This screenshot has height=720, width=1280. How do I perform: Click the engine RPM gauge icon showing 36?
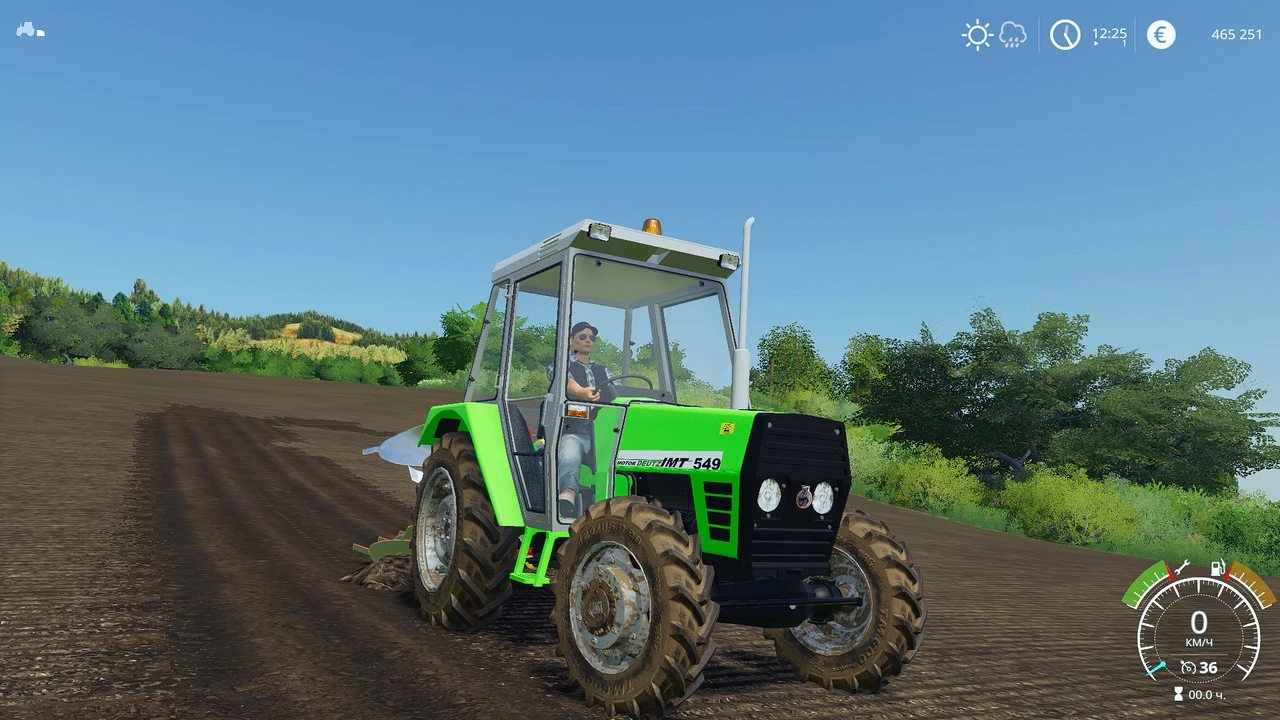1189,667
